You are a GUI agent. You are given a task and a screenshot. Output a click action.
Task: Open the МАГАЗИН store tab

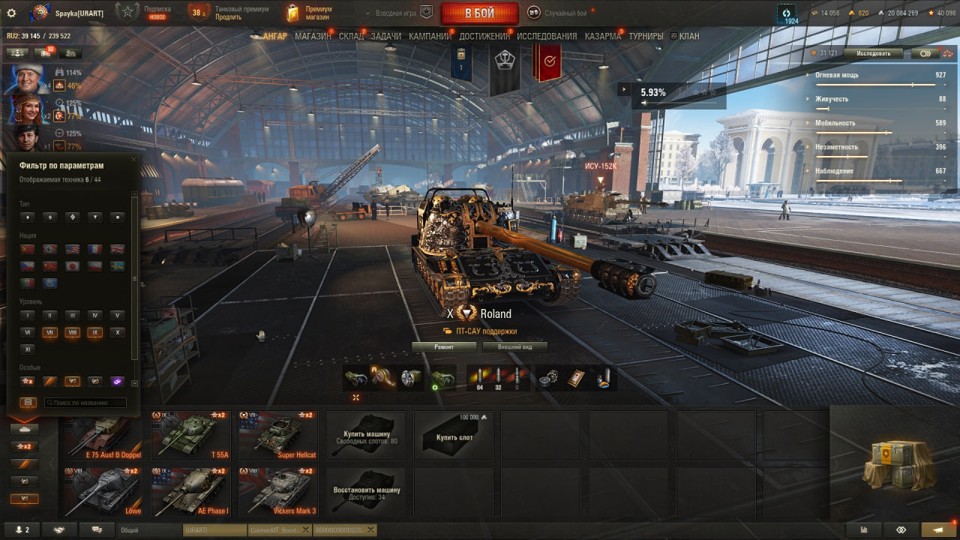pos(313,36)
